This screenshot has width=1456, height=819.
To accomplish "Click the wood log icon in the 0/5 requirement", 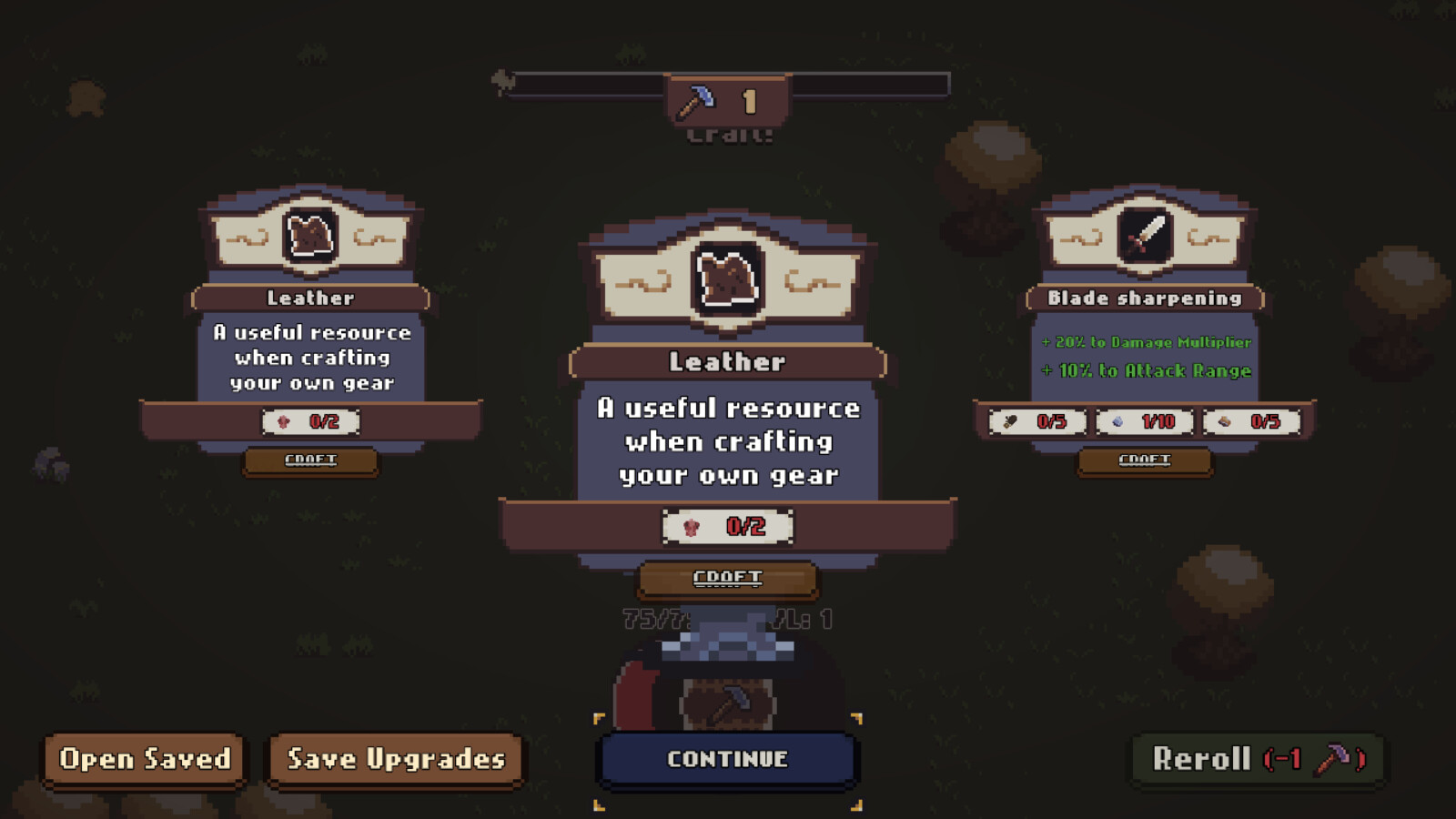I will 1010,421.
